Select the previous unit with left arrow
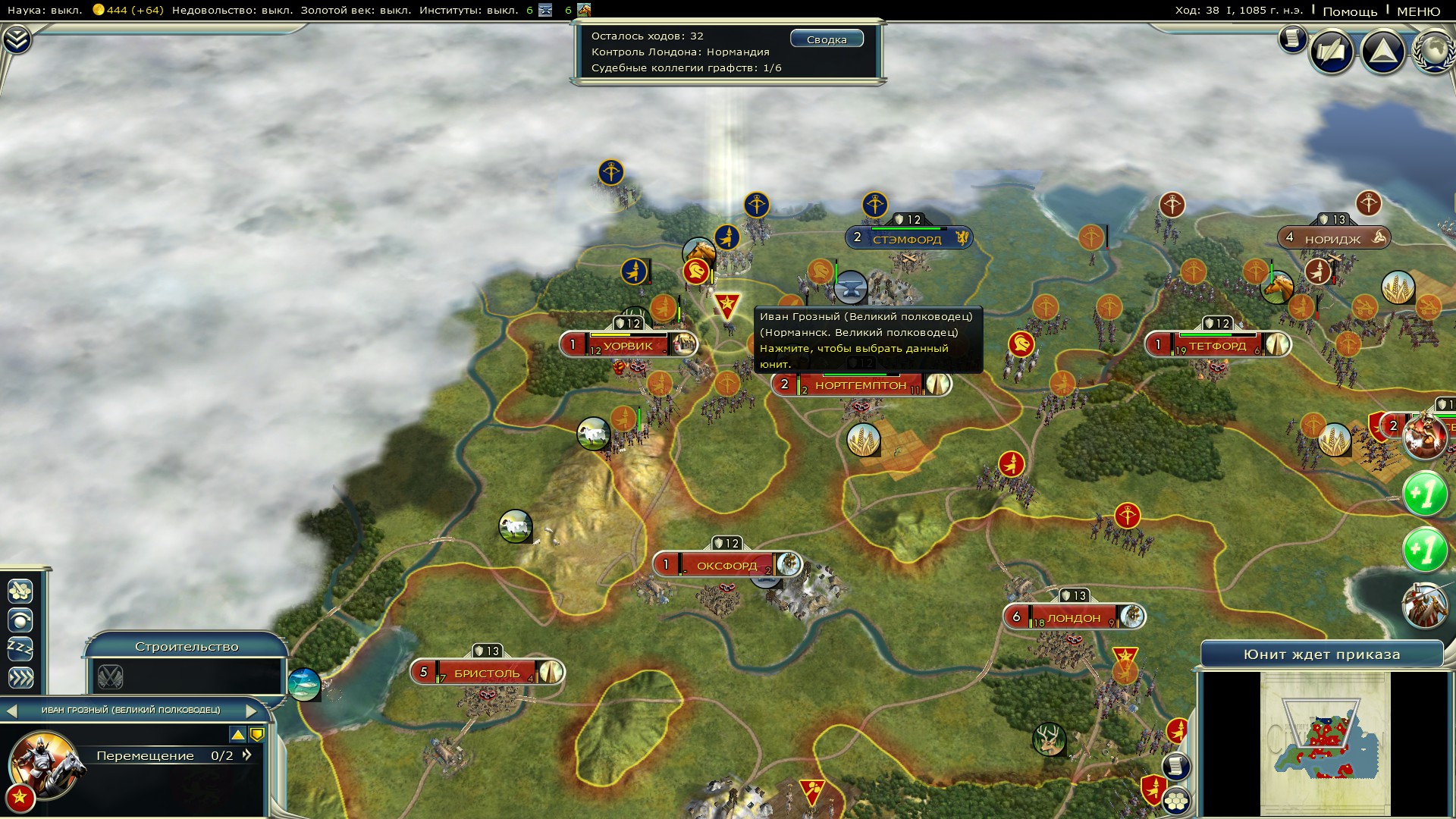This screenshot has height=819, width=1456. 11,711
